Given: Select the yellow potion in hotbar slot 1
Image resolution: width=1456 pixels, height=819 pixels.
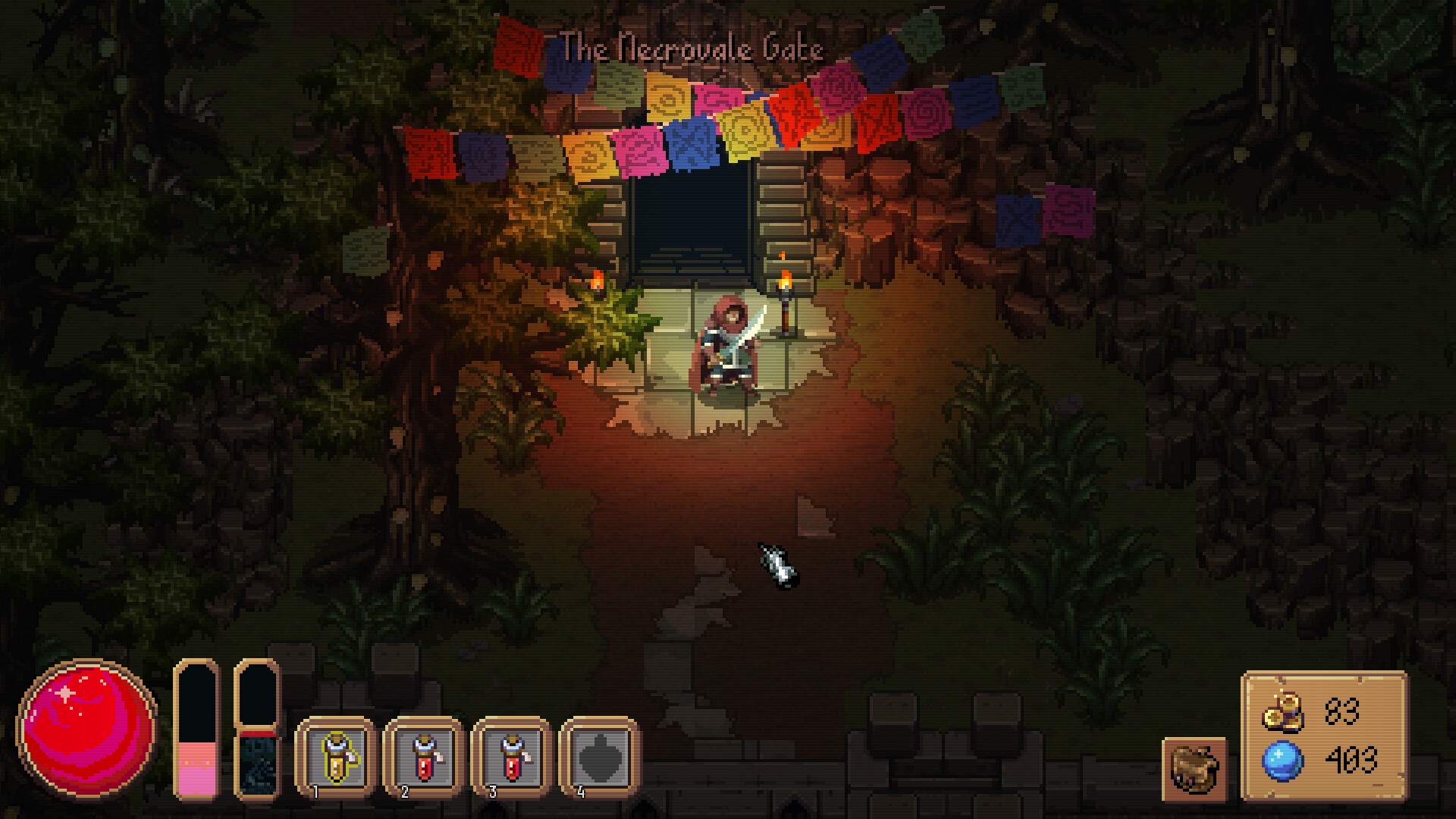Looking at the screenshot, I should [x=336, y=758].
